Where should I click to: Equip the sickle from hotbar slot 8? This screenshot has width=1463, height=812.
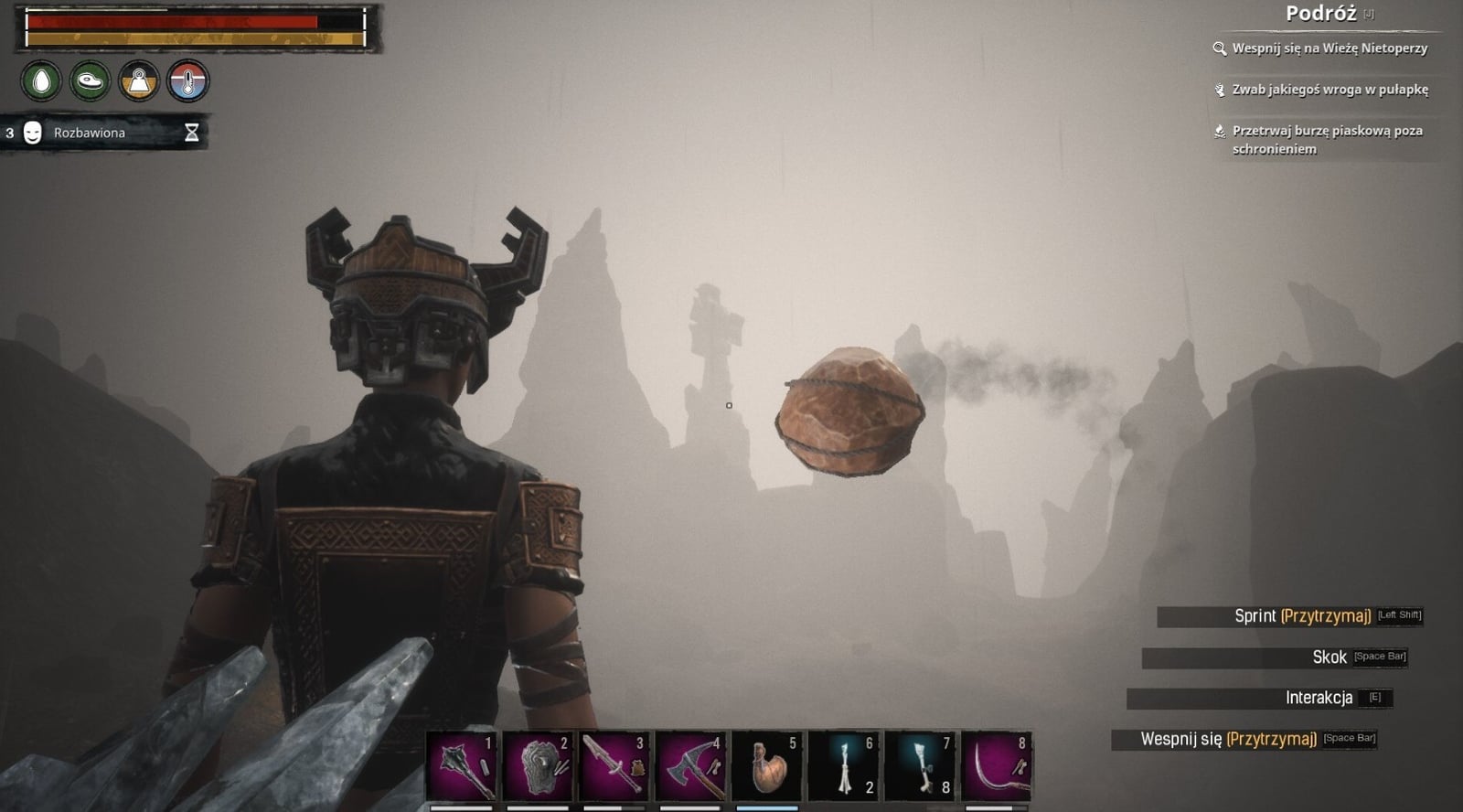tap(997, 766)
